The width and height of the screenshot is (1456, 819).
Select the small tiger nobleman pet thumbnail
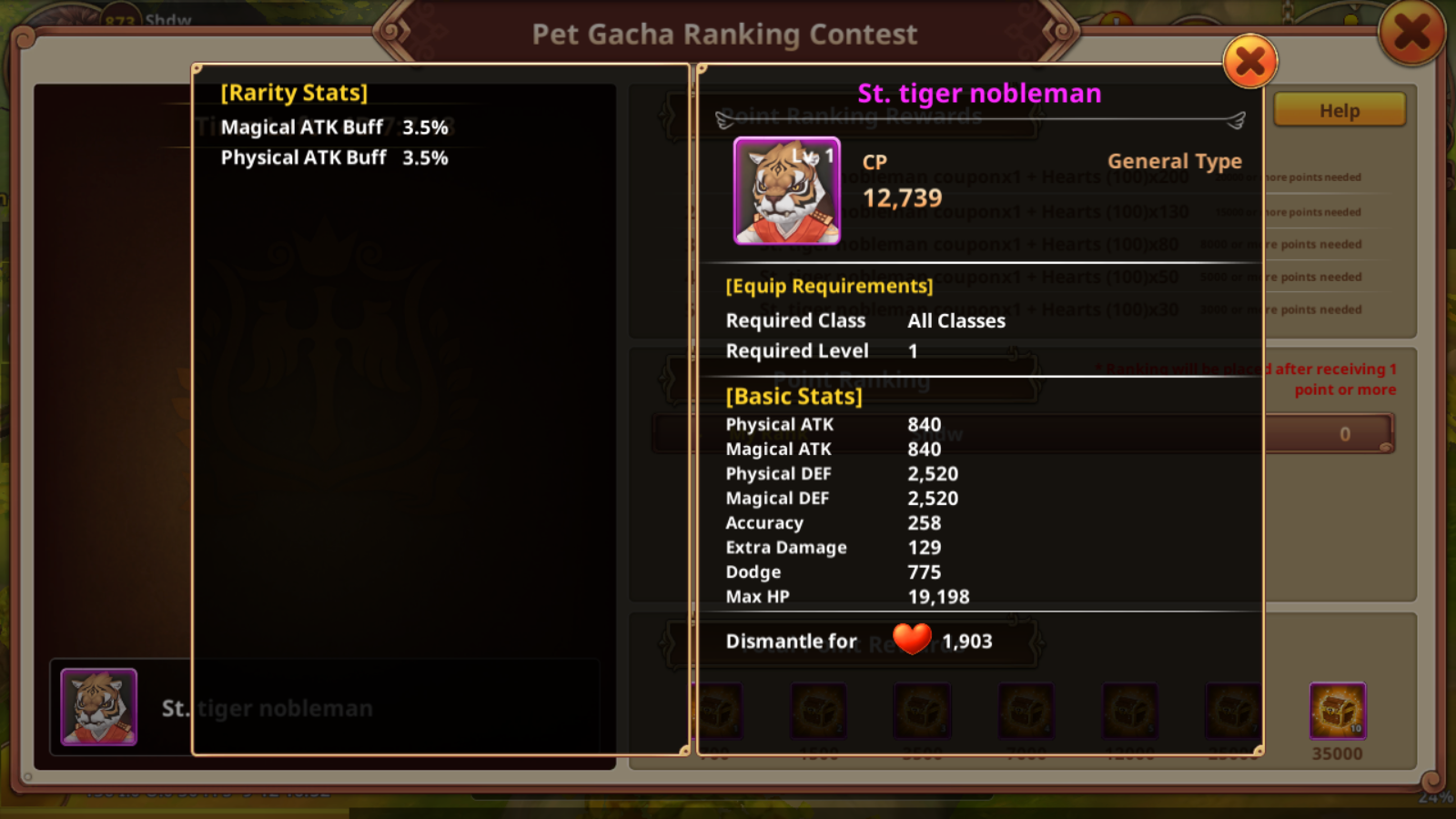coord(99,707)
